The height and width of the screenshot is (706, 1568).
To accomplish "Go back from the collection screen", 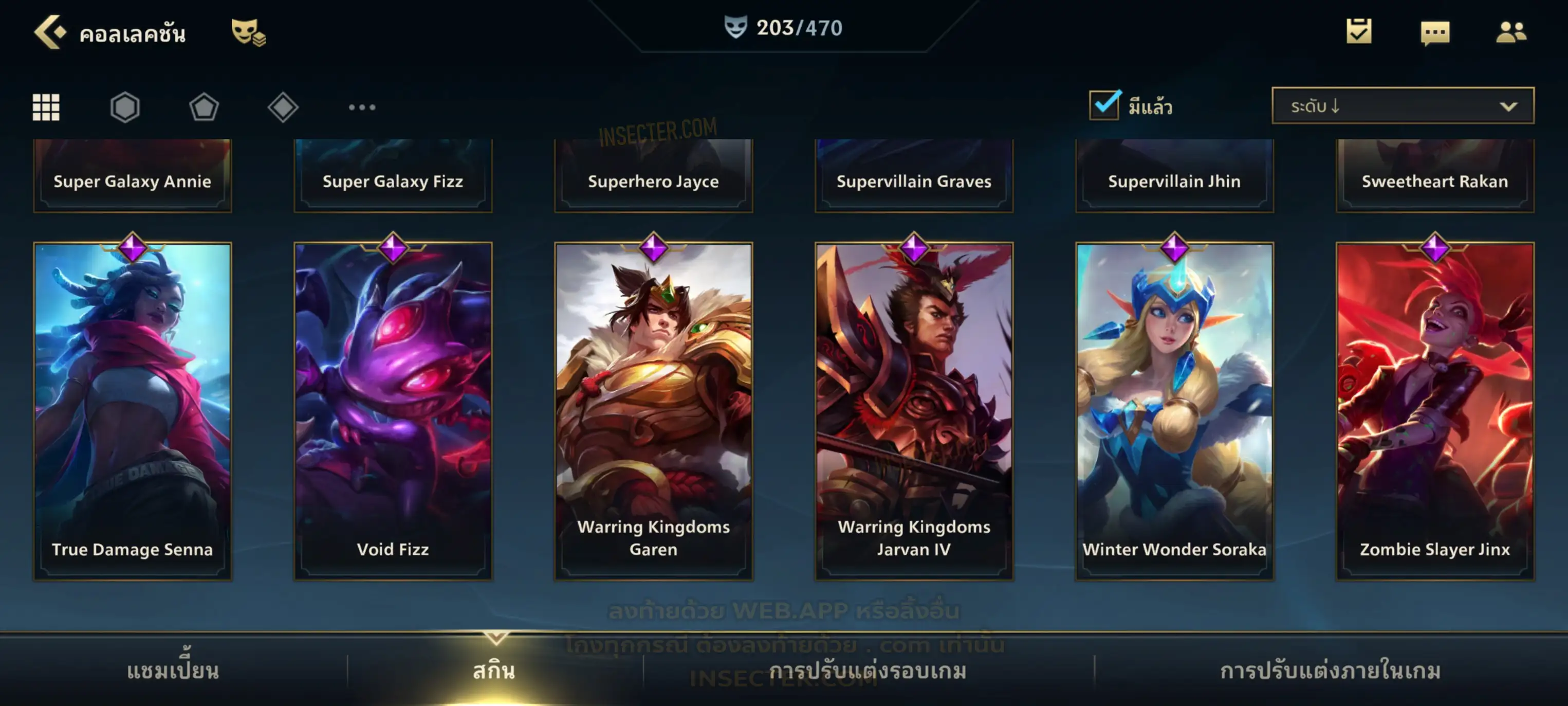I will (x=50, y=32).
